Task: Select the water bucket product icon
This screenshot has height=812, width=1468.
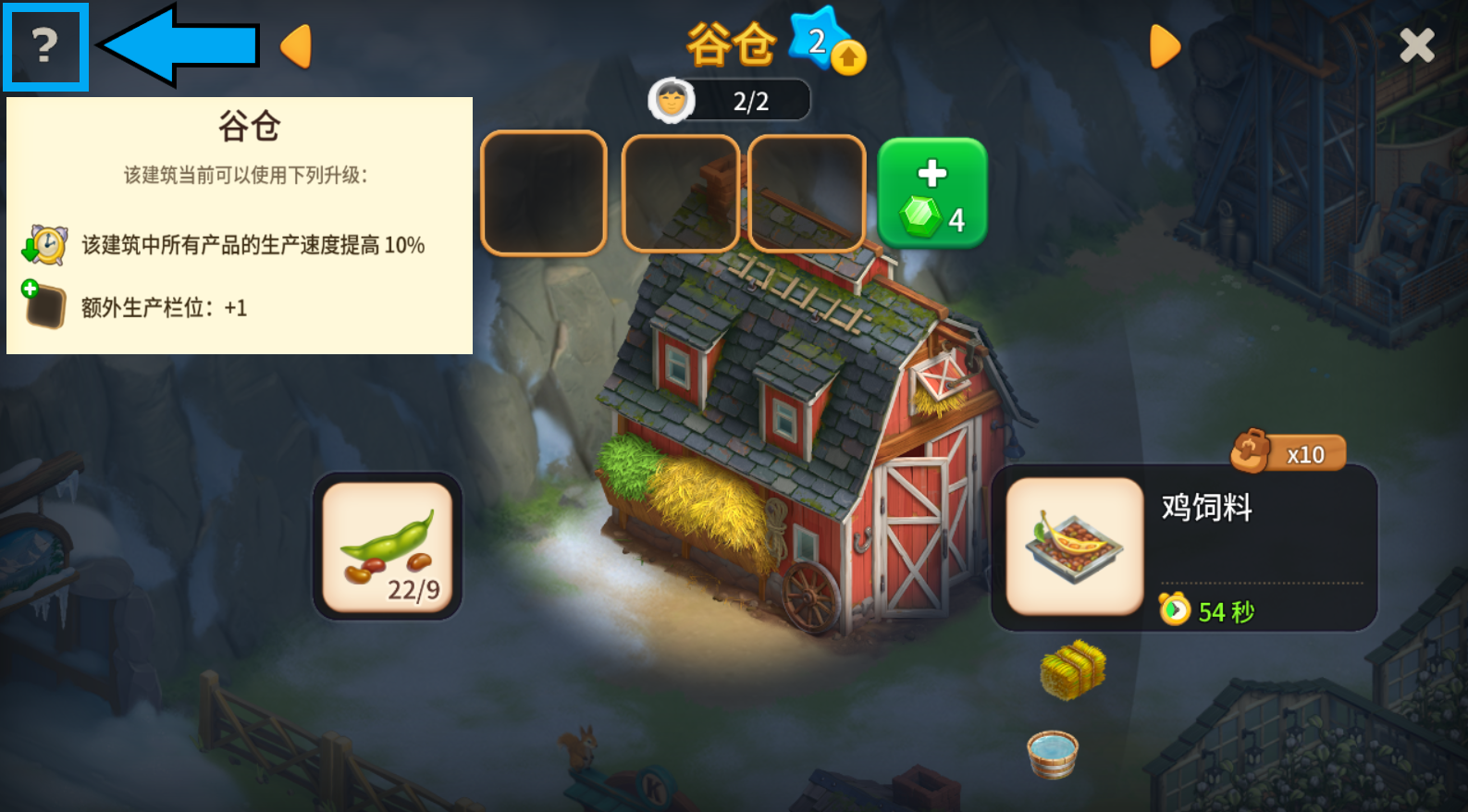Action: (x=1053, y=754)
